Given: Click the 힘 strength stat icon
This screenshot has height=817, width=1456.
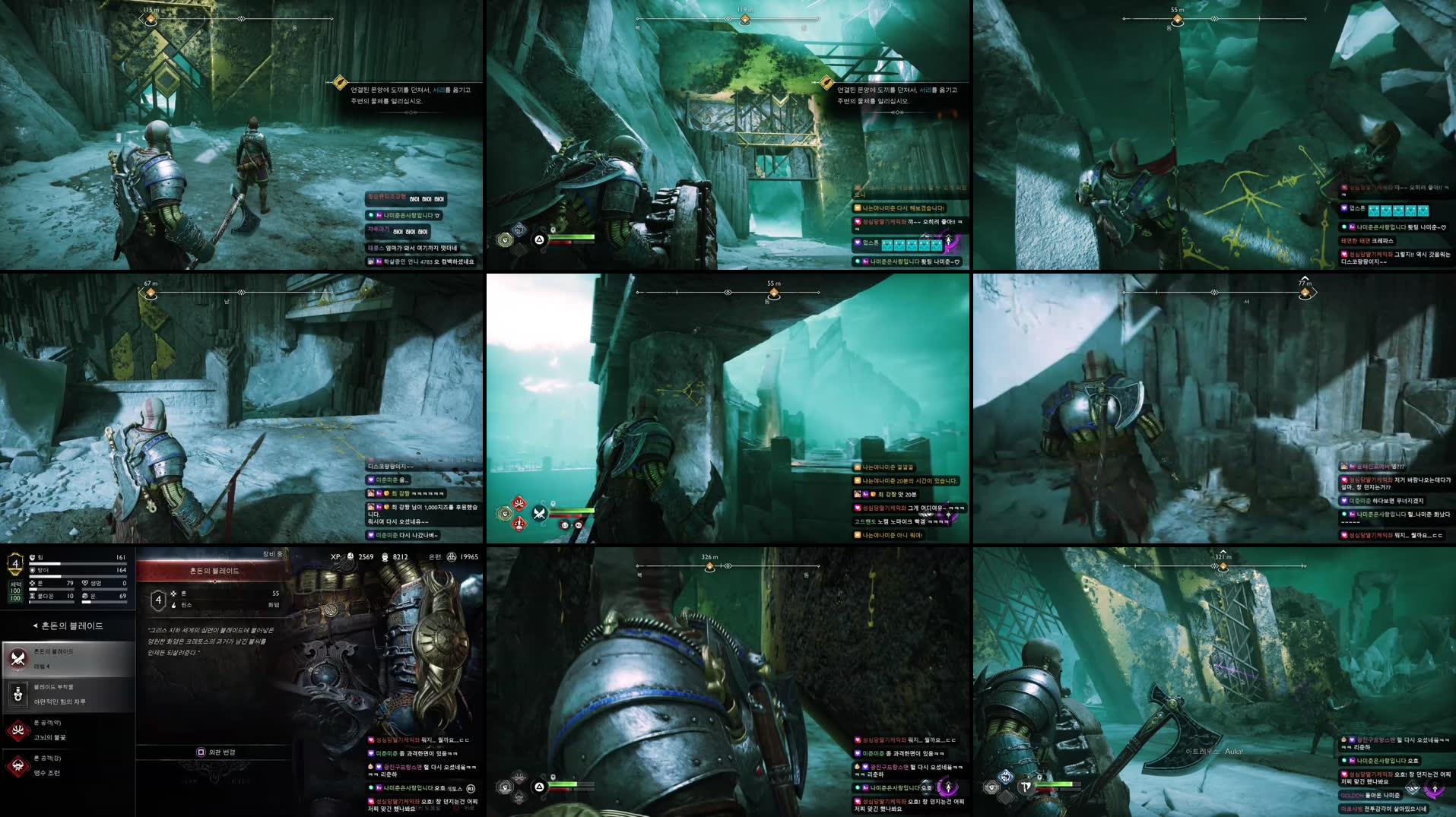Looking at the screenshot, I should 33,557.
